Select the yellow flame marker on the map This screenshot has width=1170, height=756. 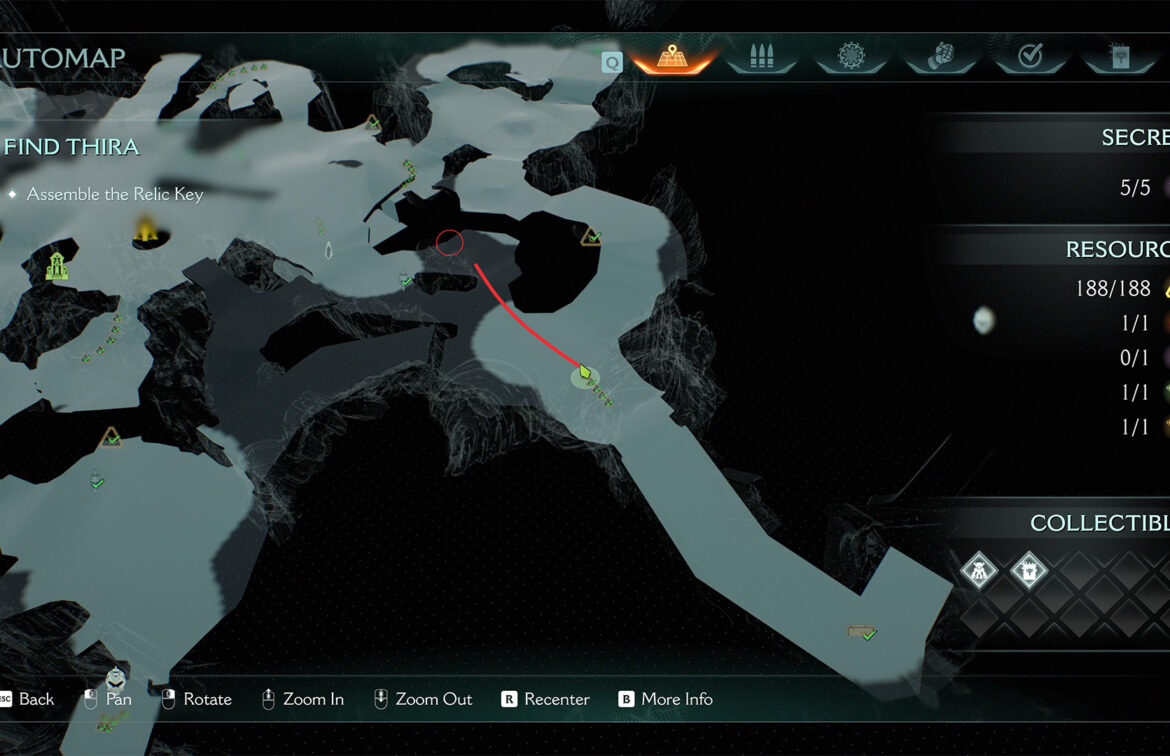pos(147,229)
